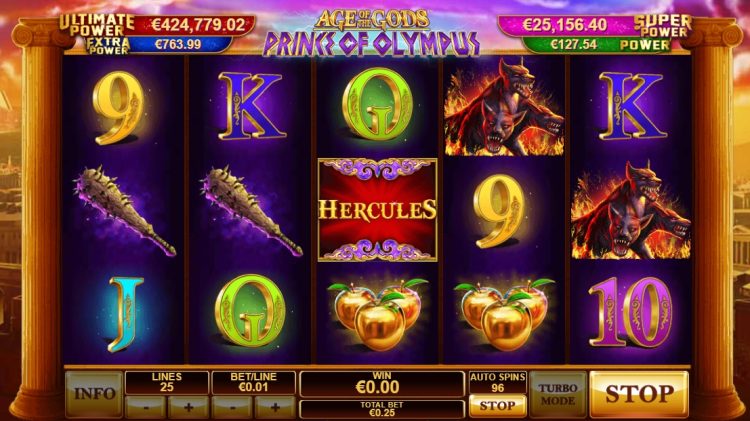
Task: Increase the number of lines
Action: pos(188,407)
